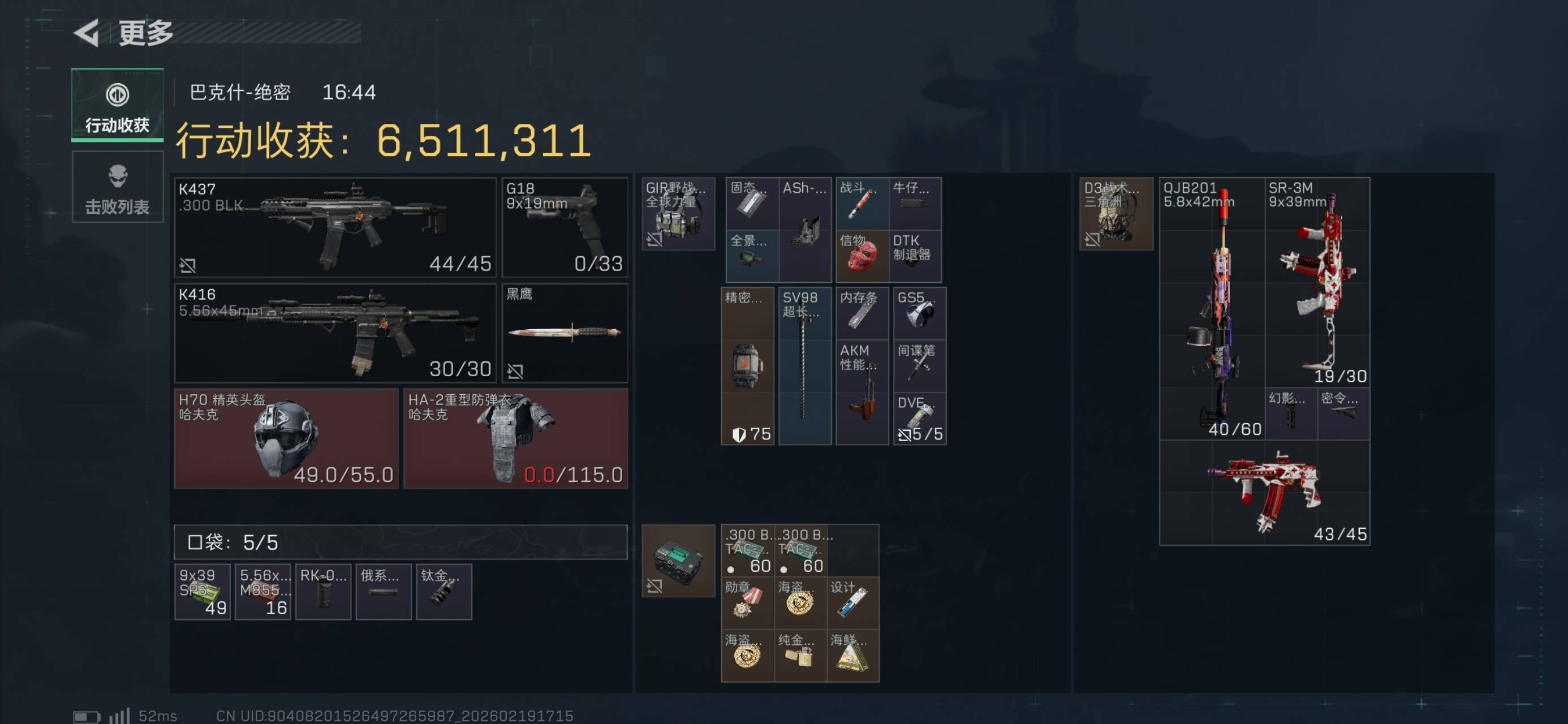
Task: Select the K437 rifle slot
Action: click(x=335, y=227)
